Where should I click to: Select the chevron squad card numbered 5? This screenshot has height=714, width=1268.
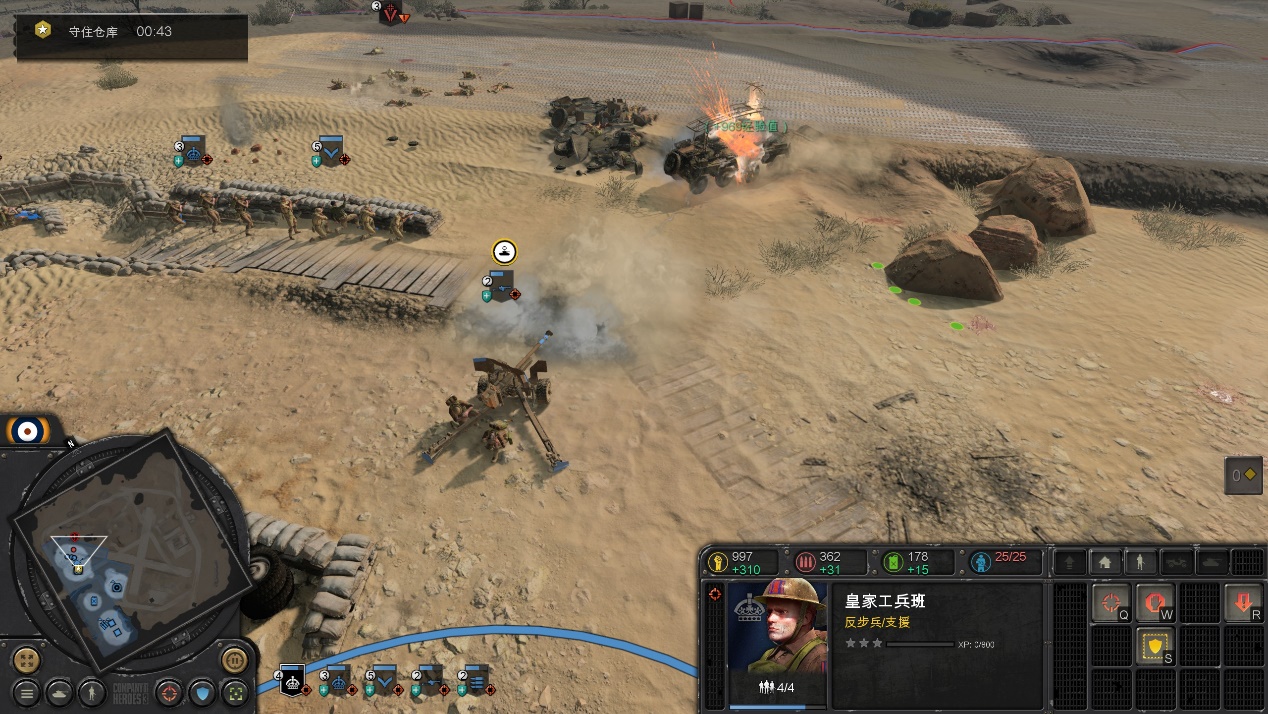[384, 680]
